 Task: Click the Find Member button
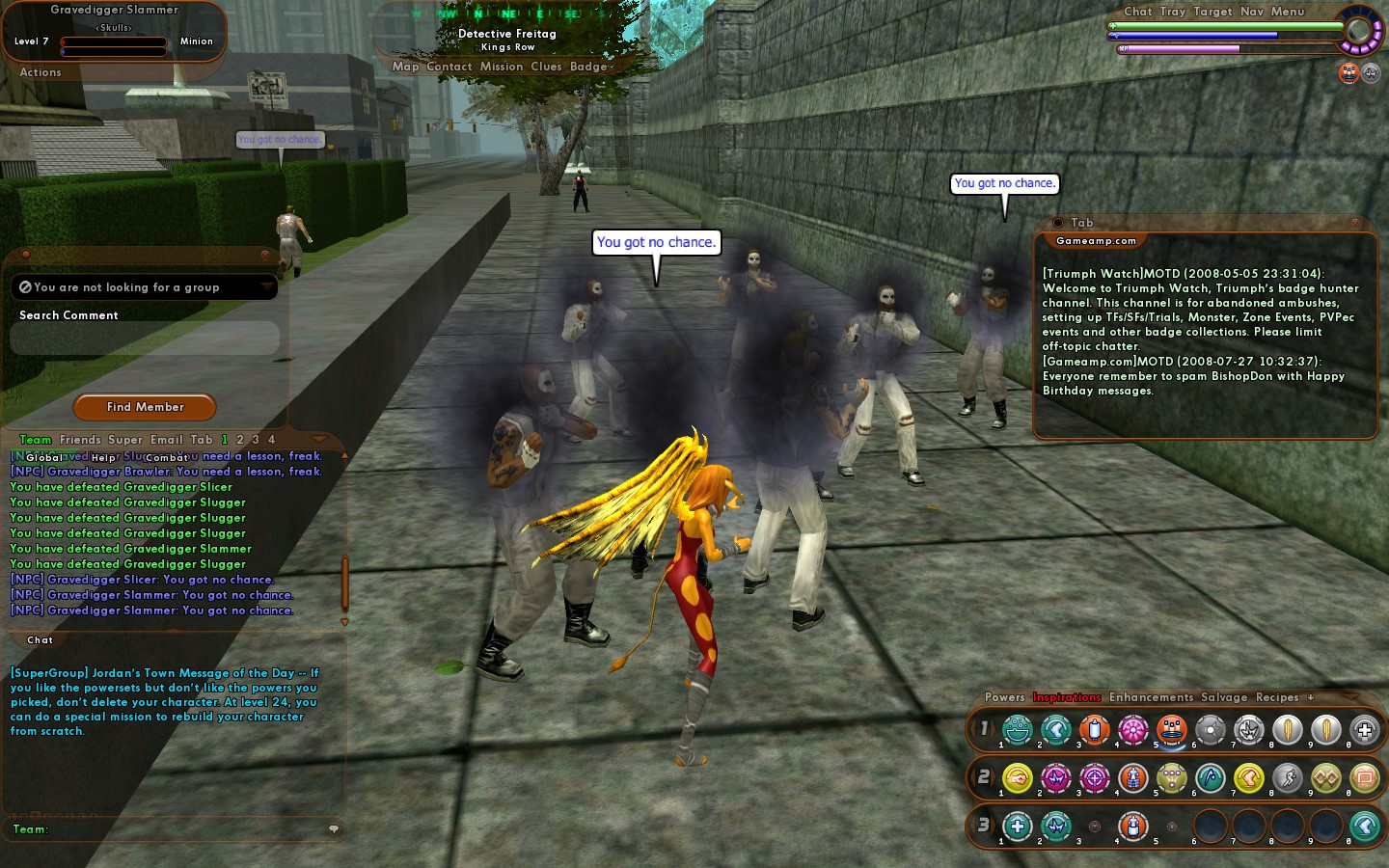[145, 407]
